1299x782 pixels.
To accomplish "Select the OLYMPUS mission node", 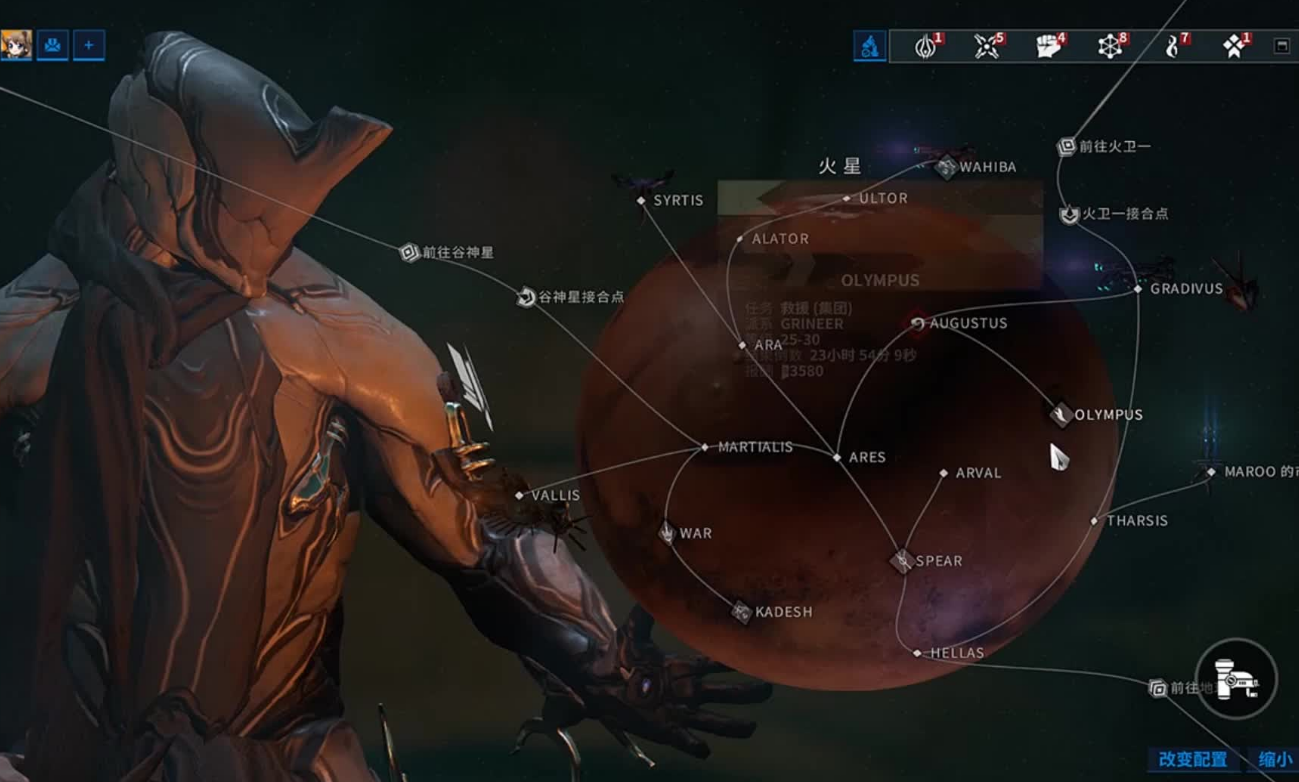I will 1062,414.
